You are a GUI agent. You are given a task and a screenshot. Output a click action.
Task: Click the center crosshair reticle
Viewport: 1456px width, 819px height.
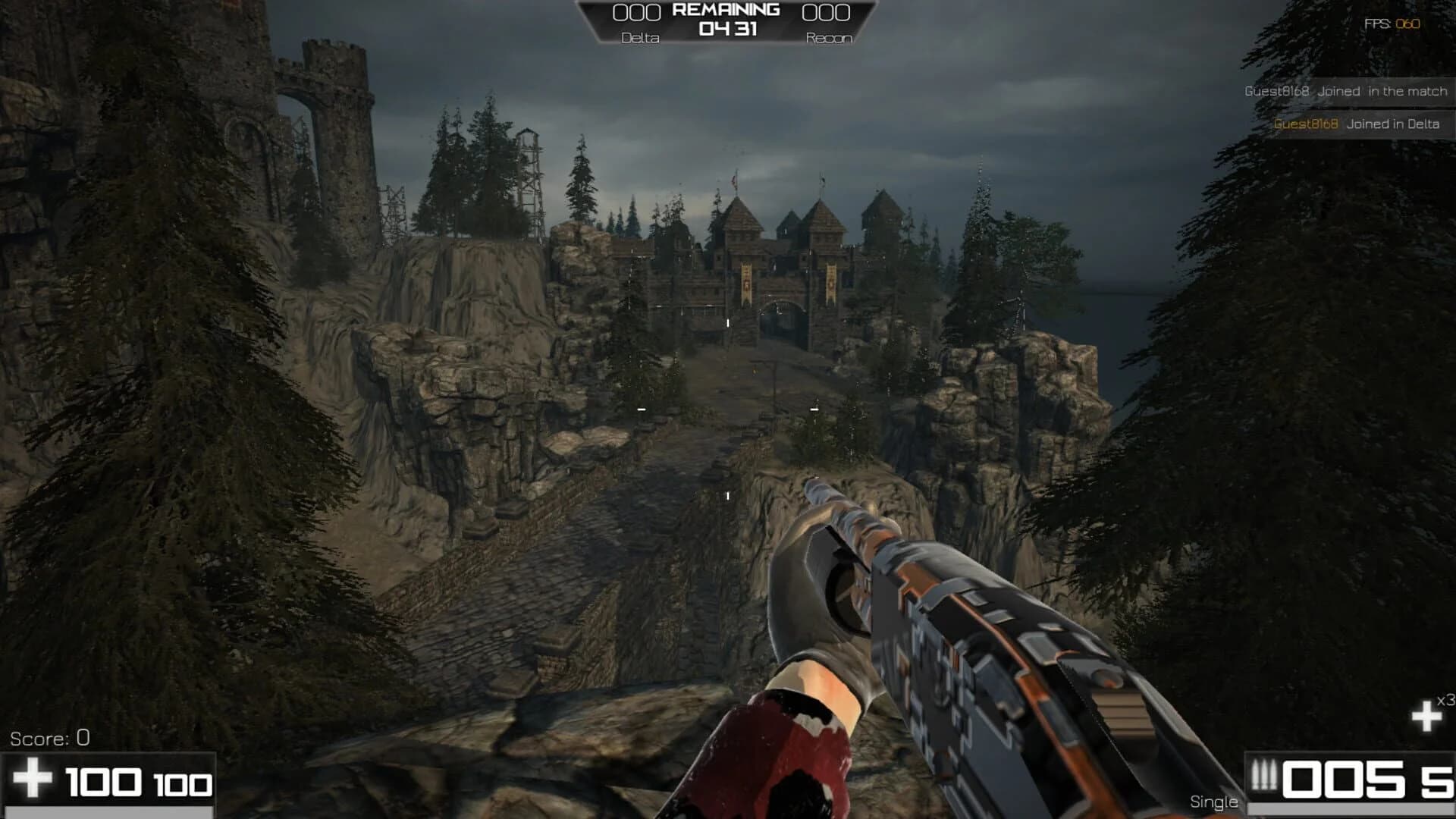(x=728, y=409)
